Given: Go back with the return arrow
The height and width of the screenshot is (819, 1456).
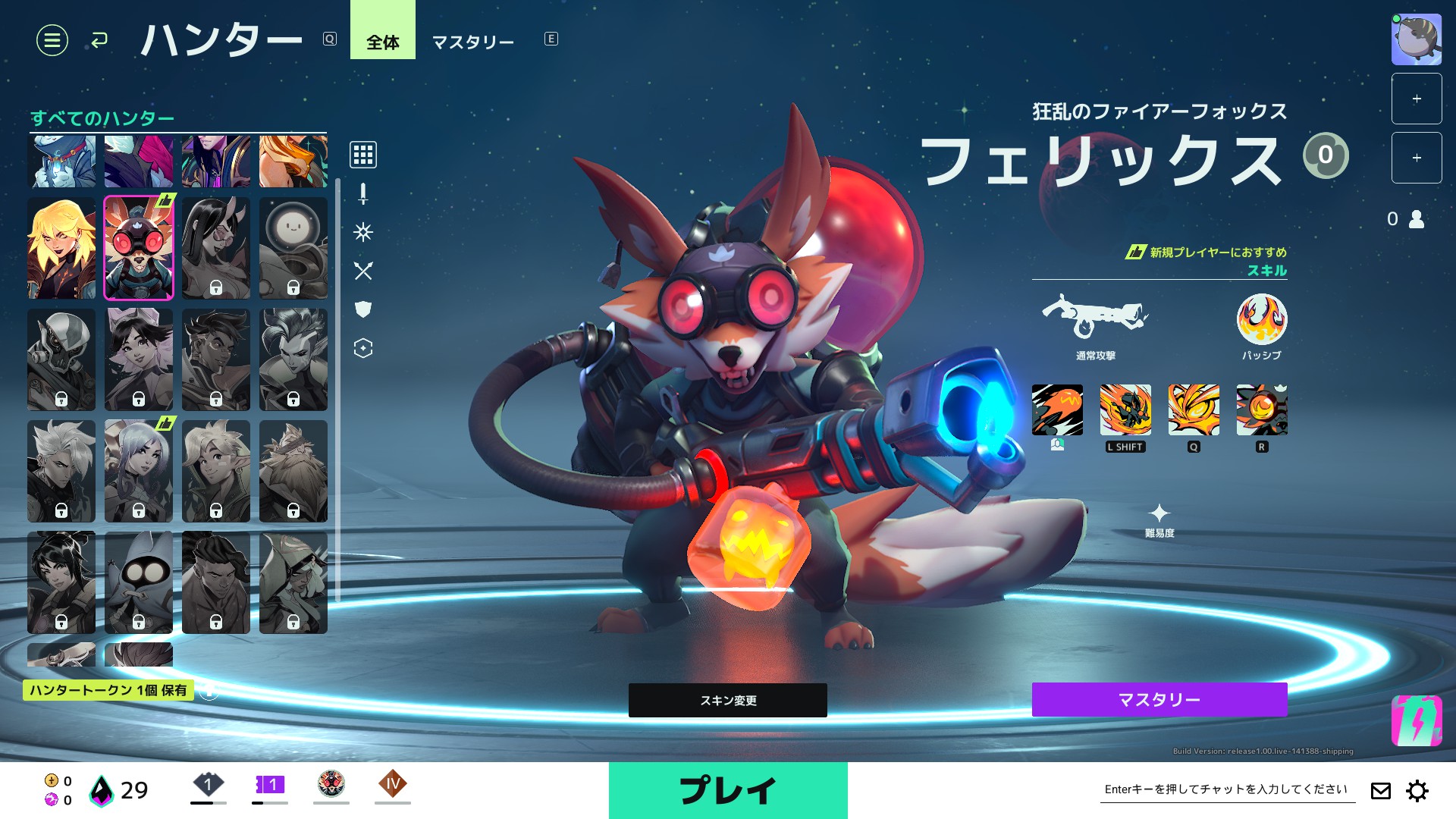Looking at the screenshot, I should (99, 40).
